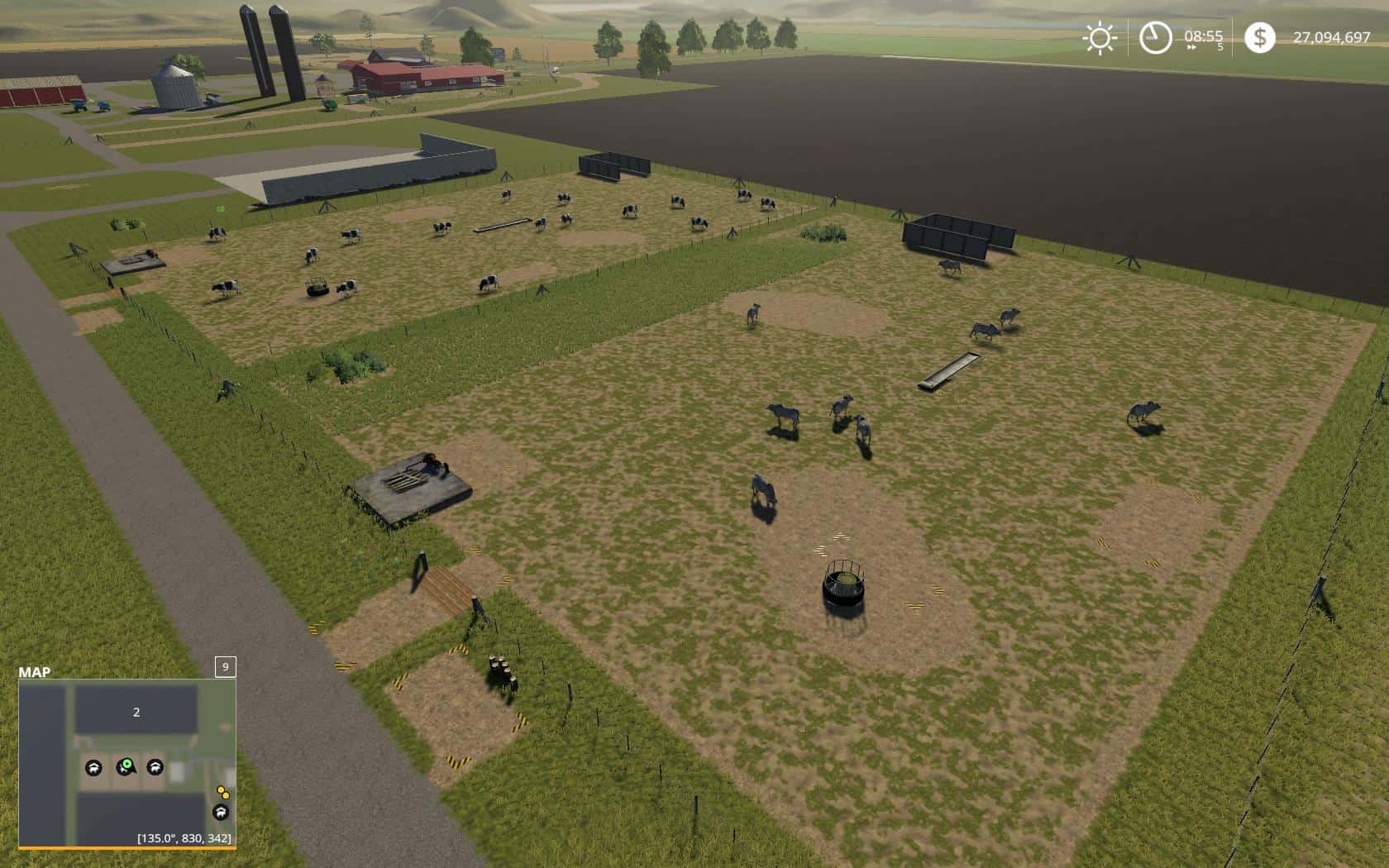Click the dollar sign money icon

pyautogui.click(x=1261, y=36)
